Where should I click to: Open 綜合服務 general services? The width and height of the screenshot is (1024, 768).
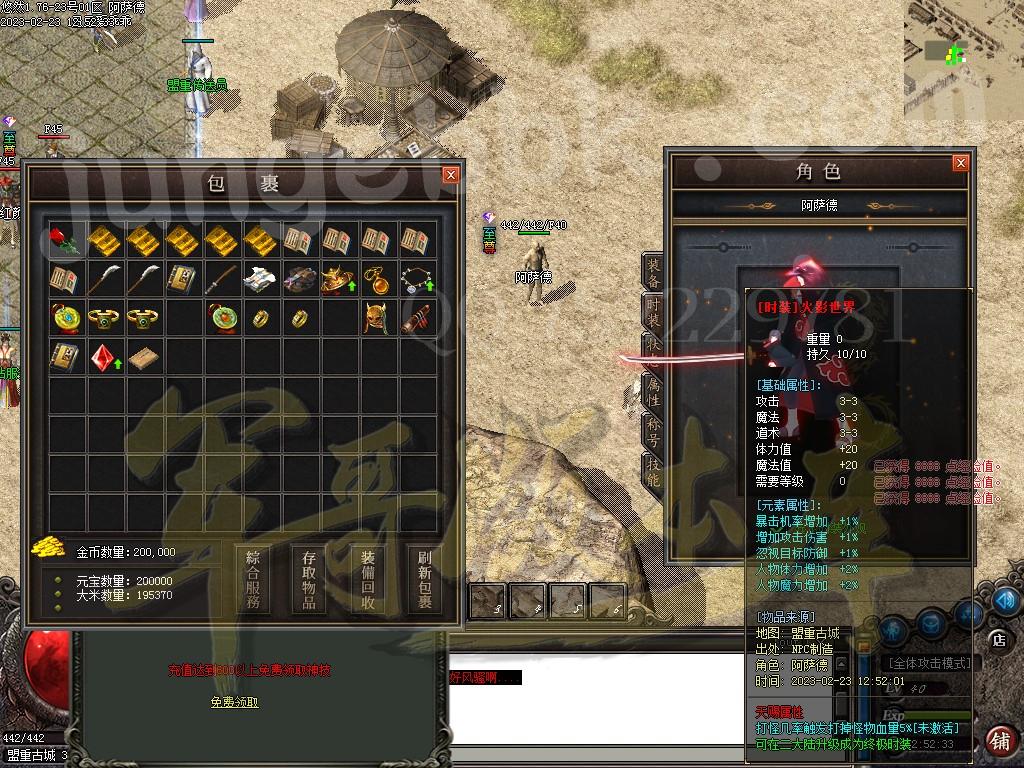(x=252, y=579)
